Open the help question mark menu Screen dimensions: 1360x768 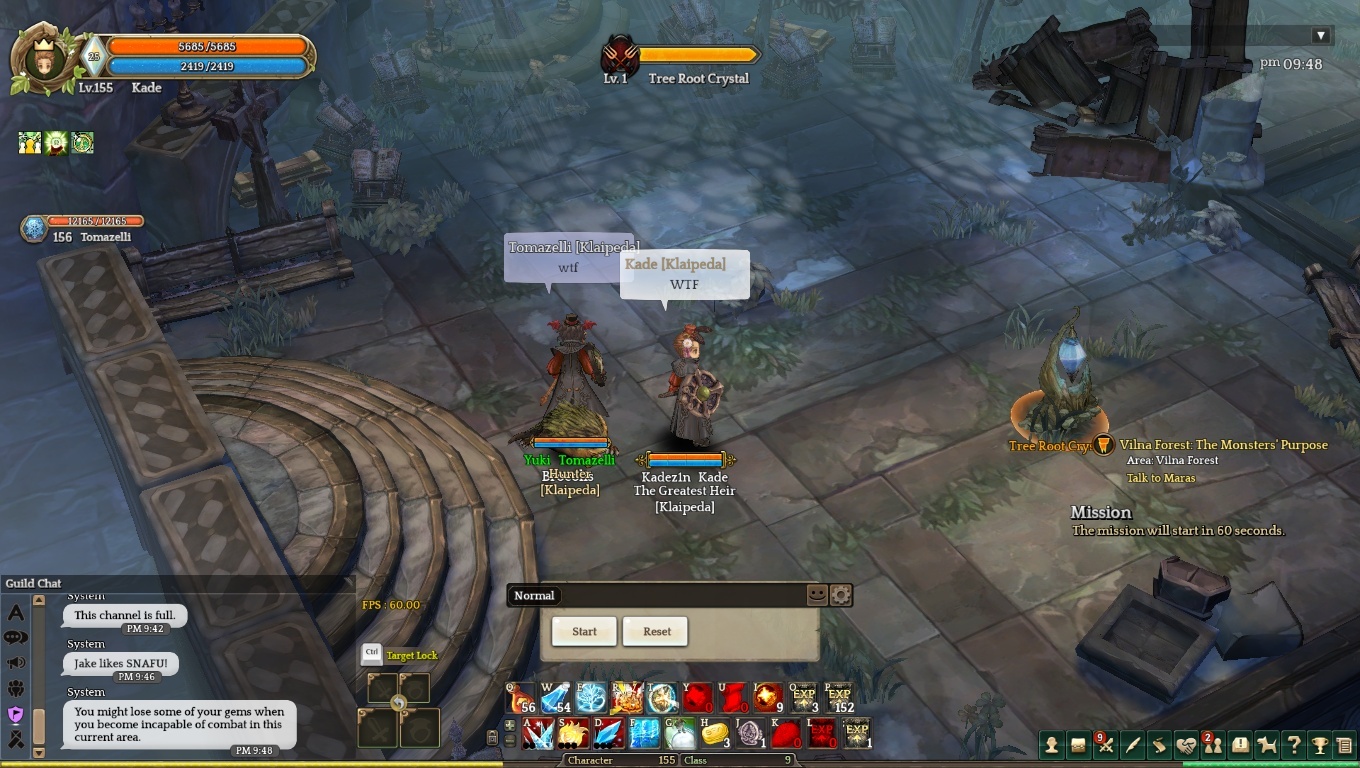1294,744
